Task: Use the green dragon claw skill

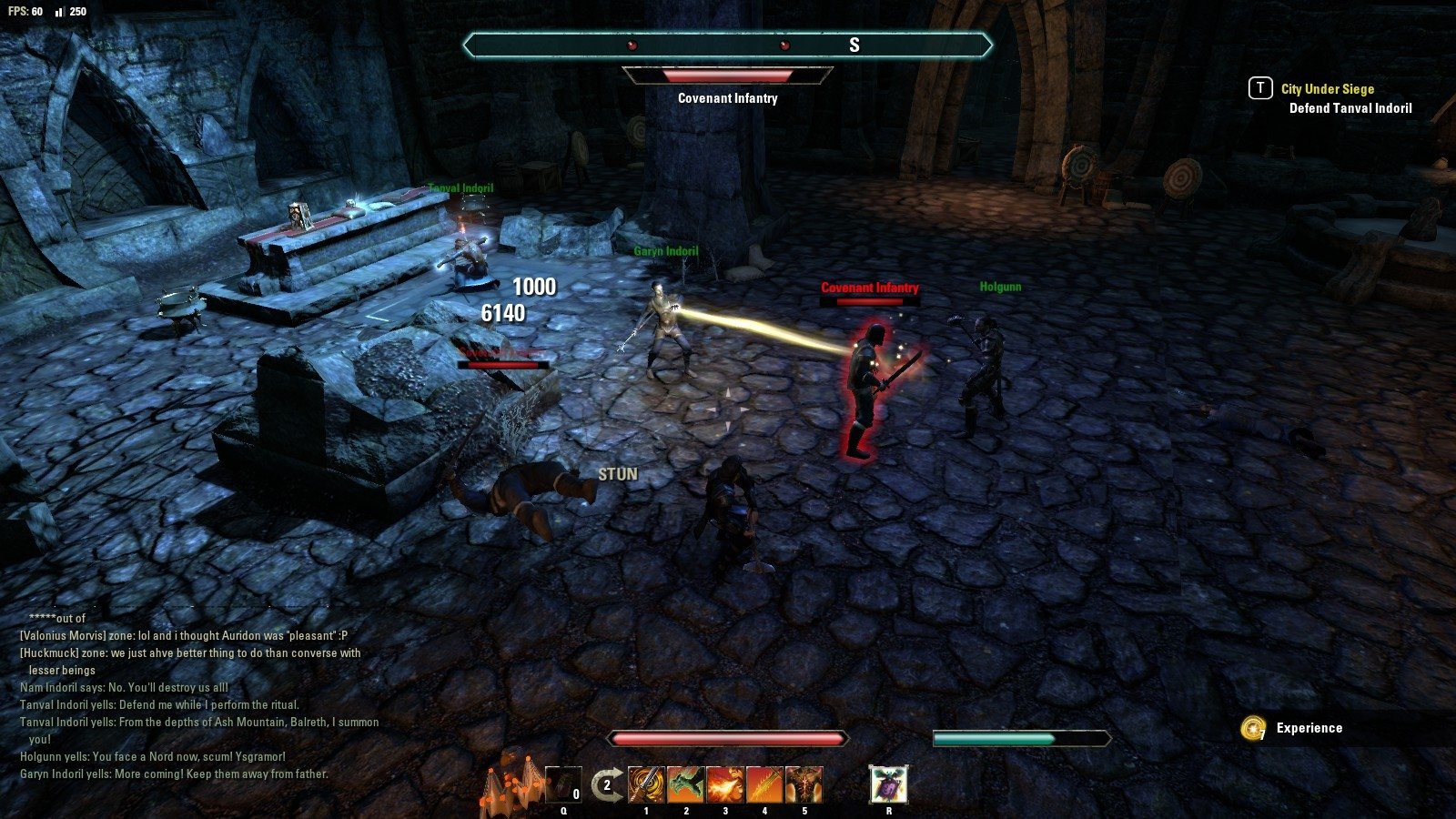Action: (x=685, y=784)
